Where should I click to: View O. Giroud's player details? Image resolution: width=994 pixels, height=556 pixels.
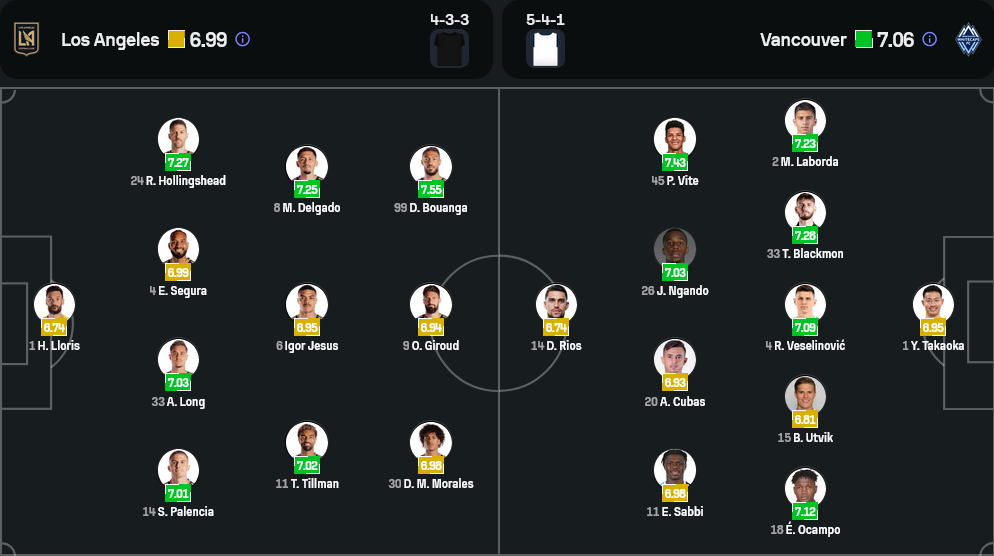431,305
